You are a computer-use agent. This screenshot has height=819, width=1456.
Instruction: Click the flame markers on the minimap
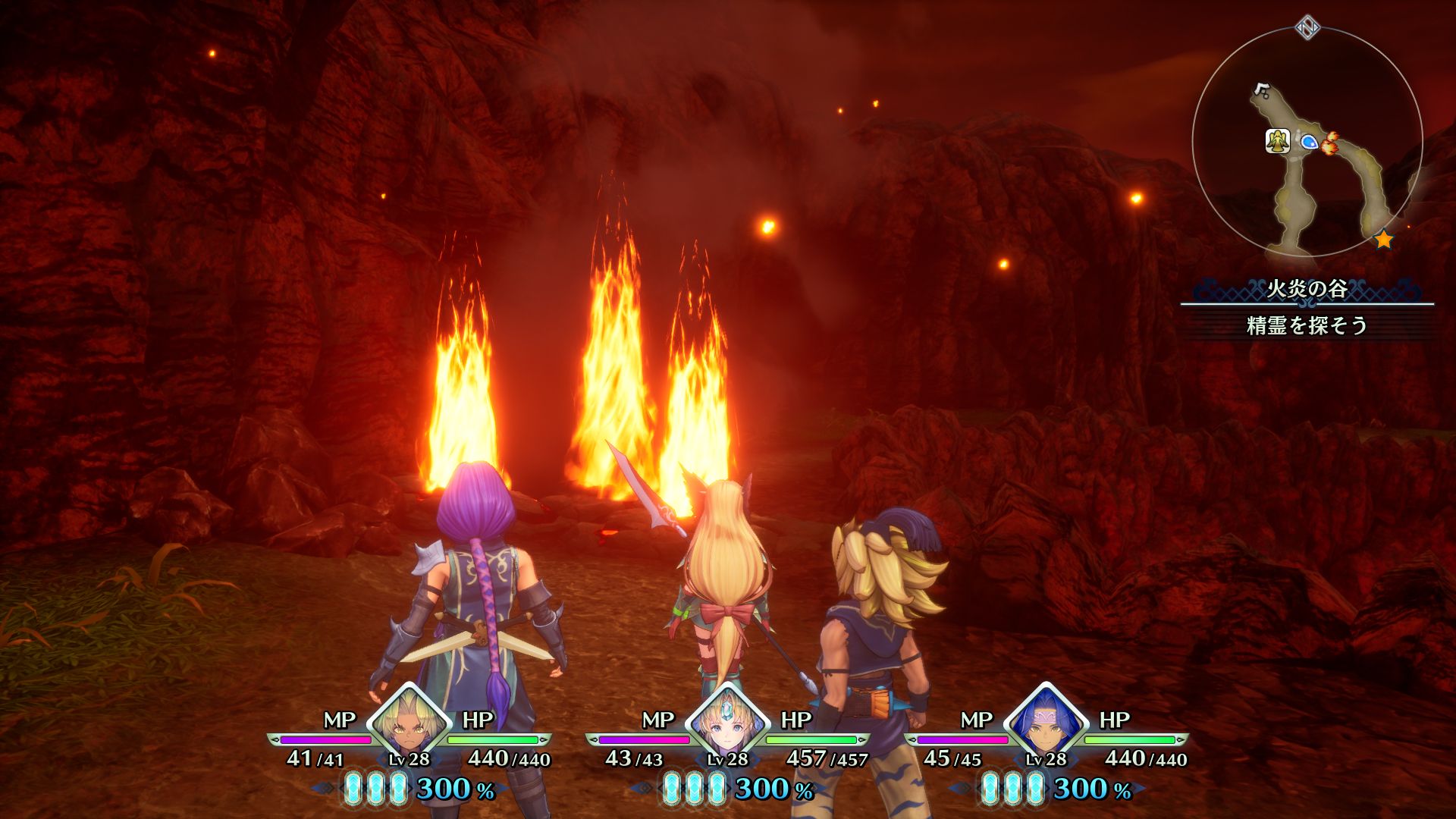pyautogui.click(x=1329, y=143)
